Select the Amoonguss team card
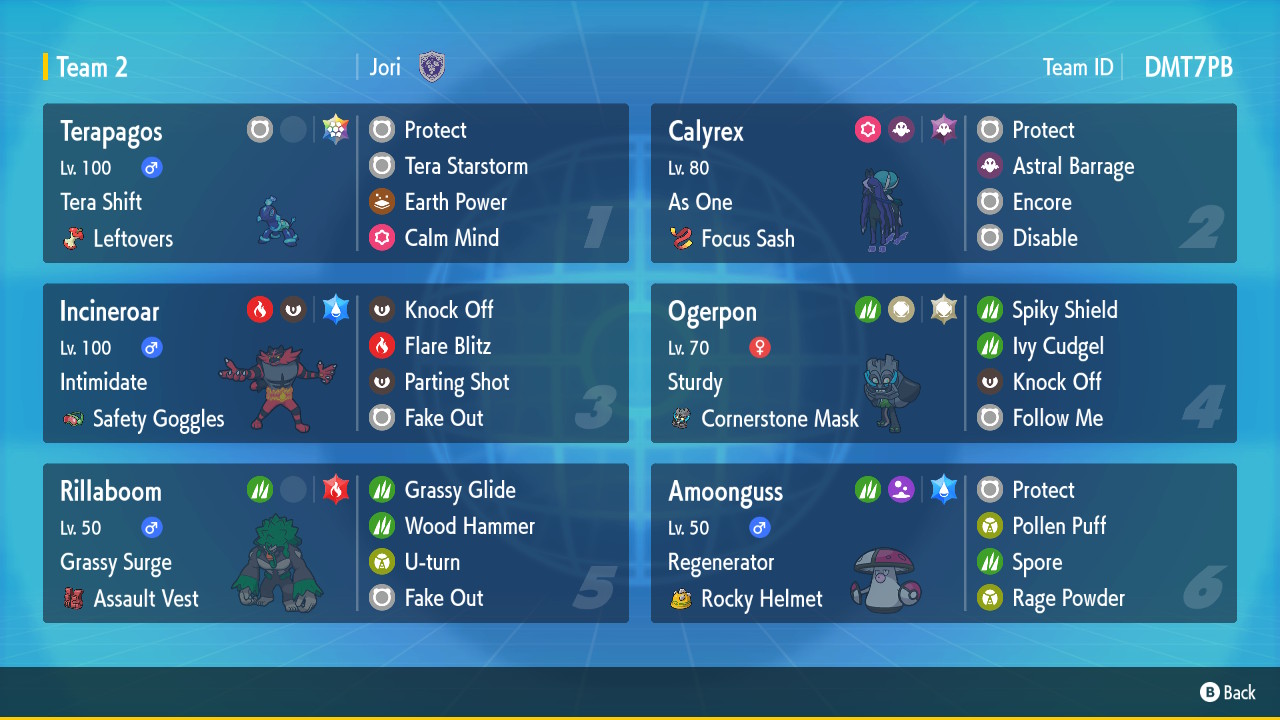1280x720 pixels. pyautogui.click(x=943, y=543)
